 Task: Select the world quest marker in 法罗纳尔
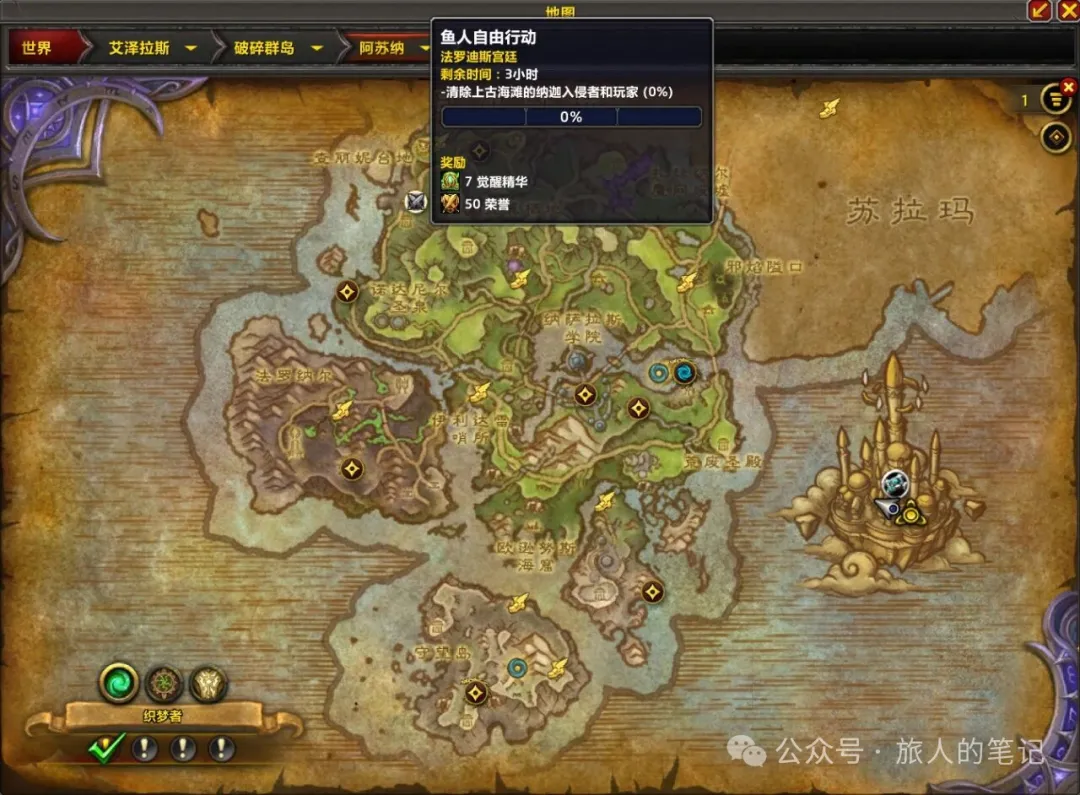(x=351, y=468)
